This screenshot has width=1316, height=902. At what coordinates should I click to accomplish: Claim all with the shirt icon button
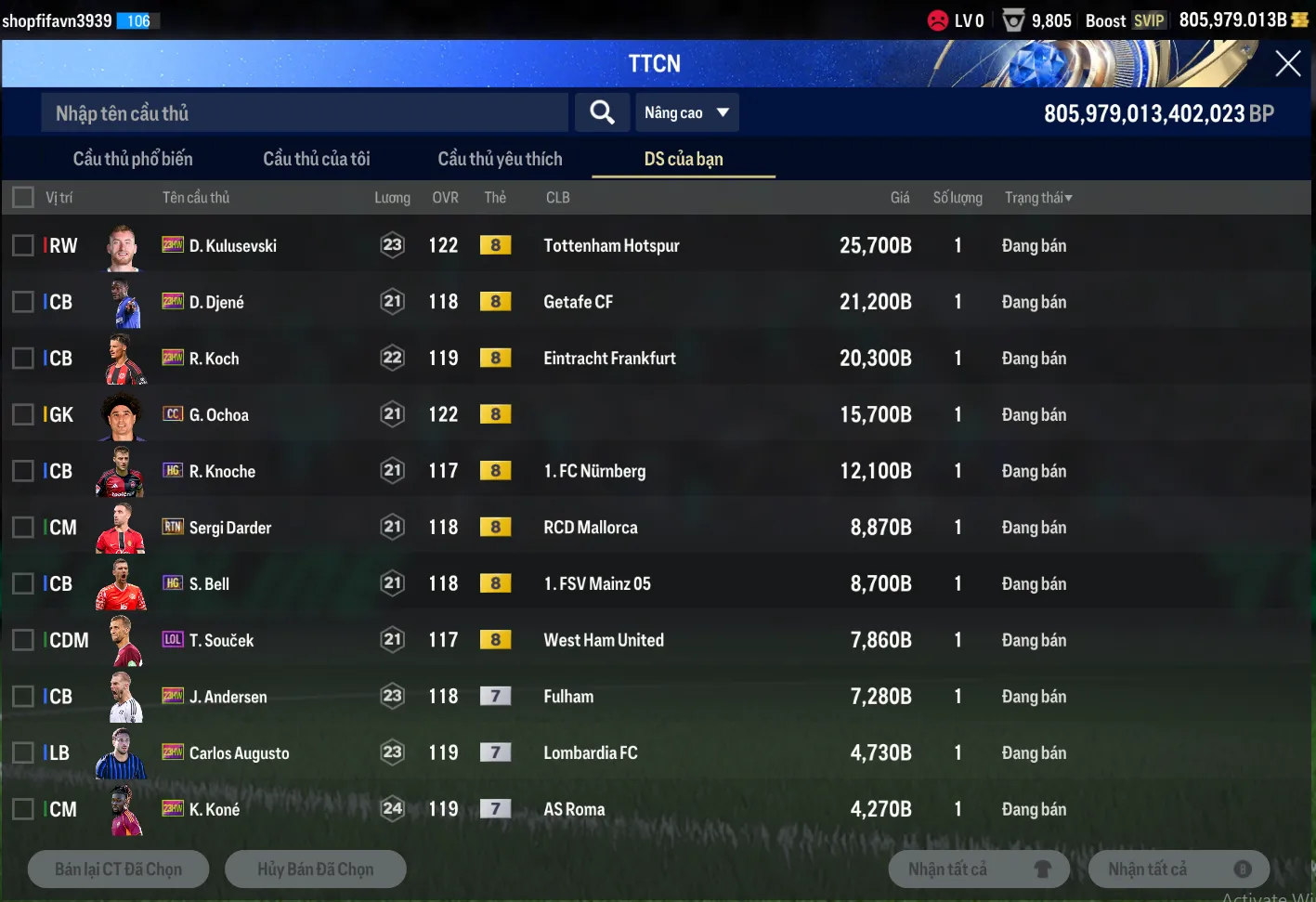click(979, 869)
